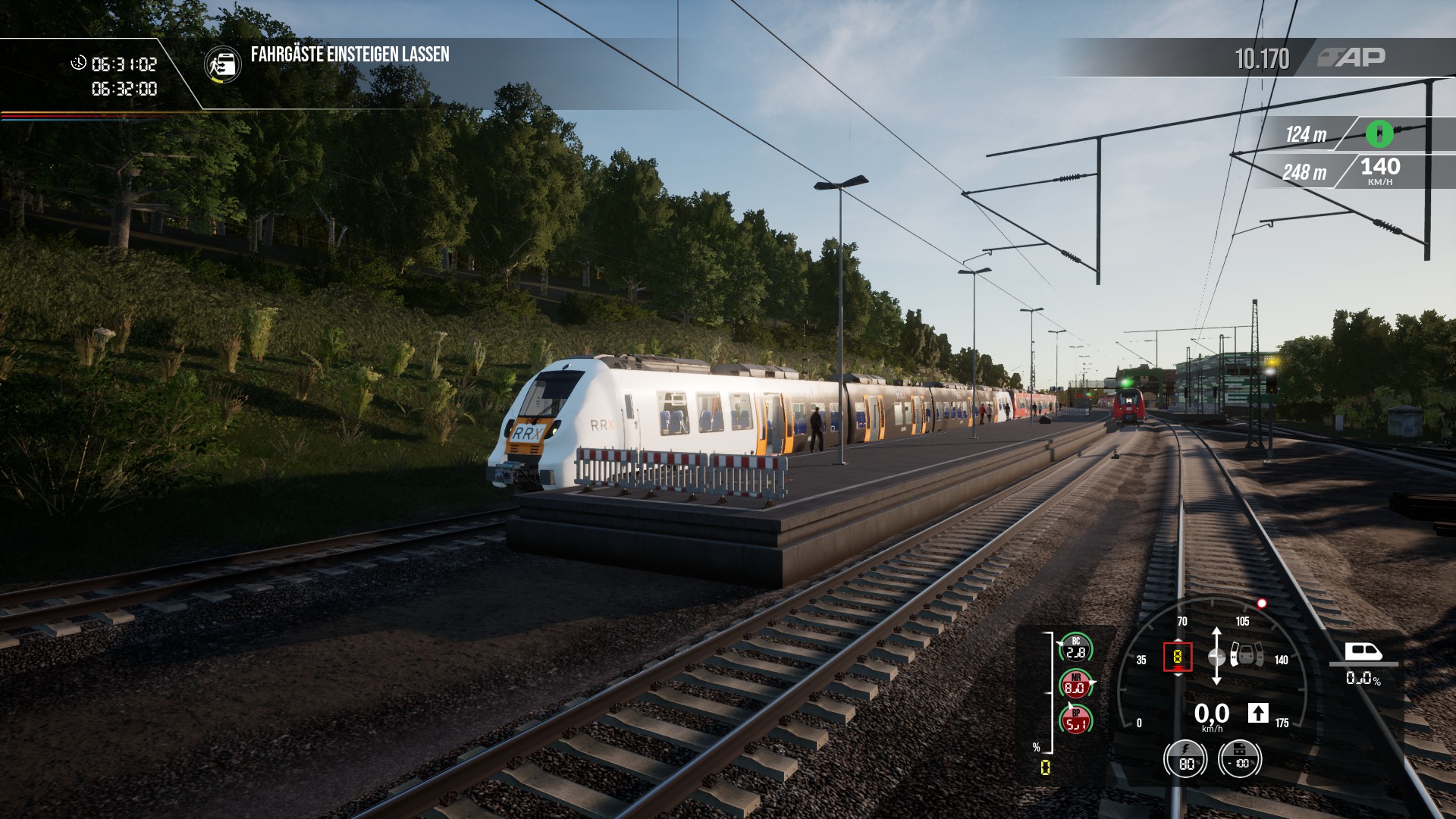Toggle the train doors icon
This screenshot has height=819, width=1456.
coord(1247,654)
